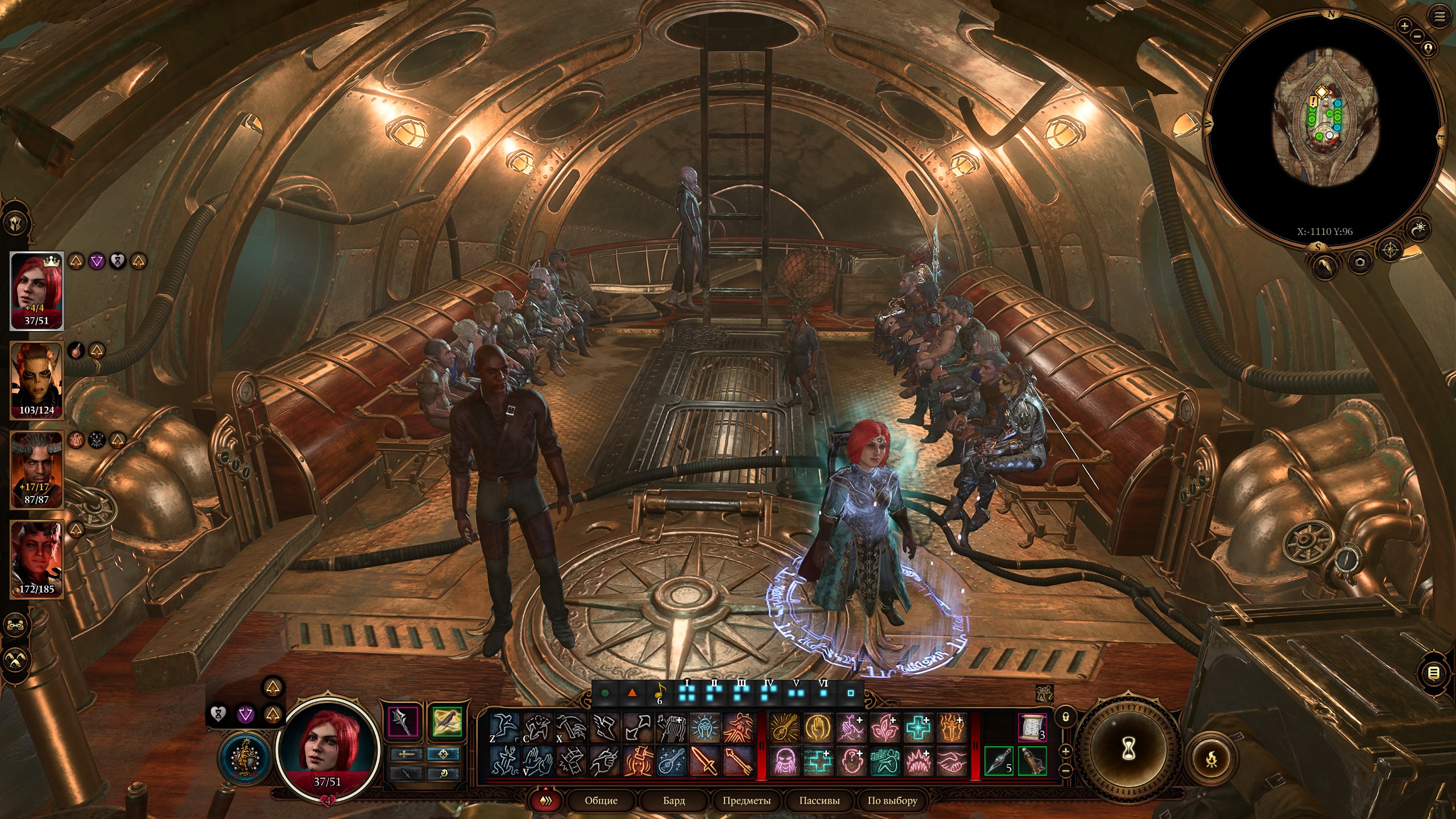Use the scroll item with count 3
This screenshot has width=1456, height=819.
[x=1031, y=727]
